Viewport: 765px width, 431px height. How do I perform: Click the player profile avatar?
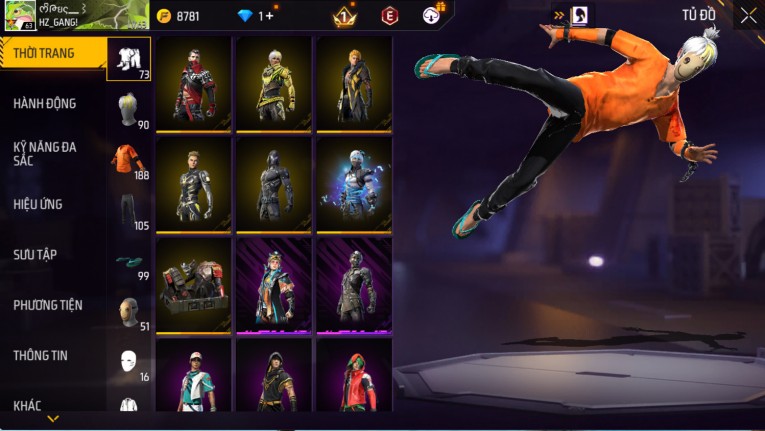click(x=18, y=15)
